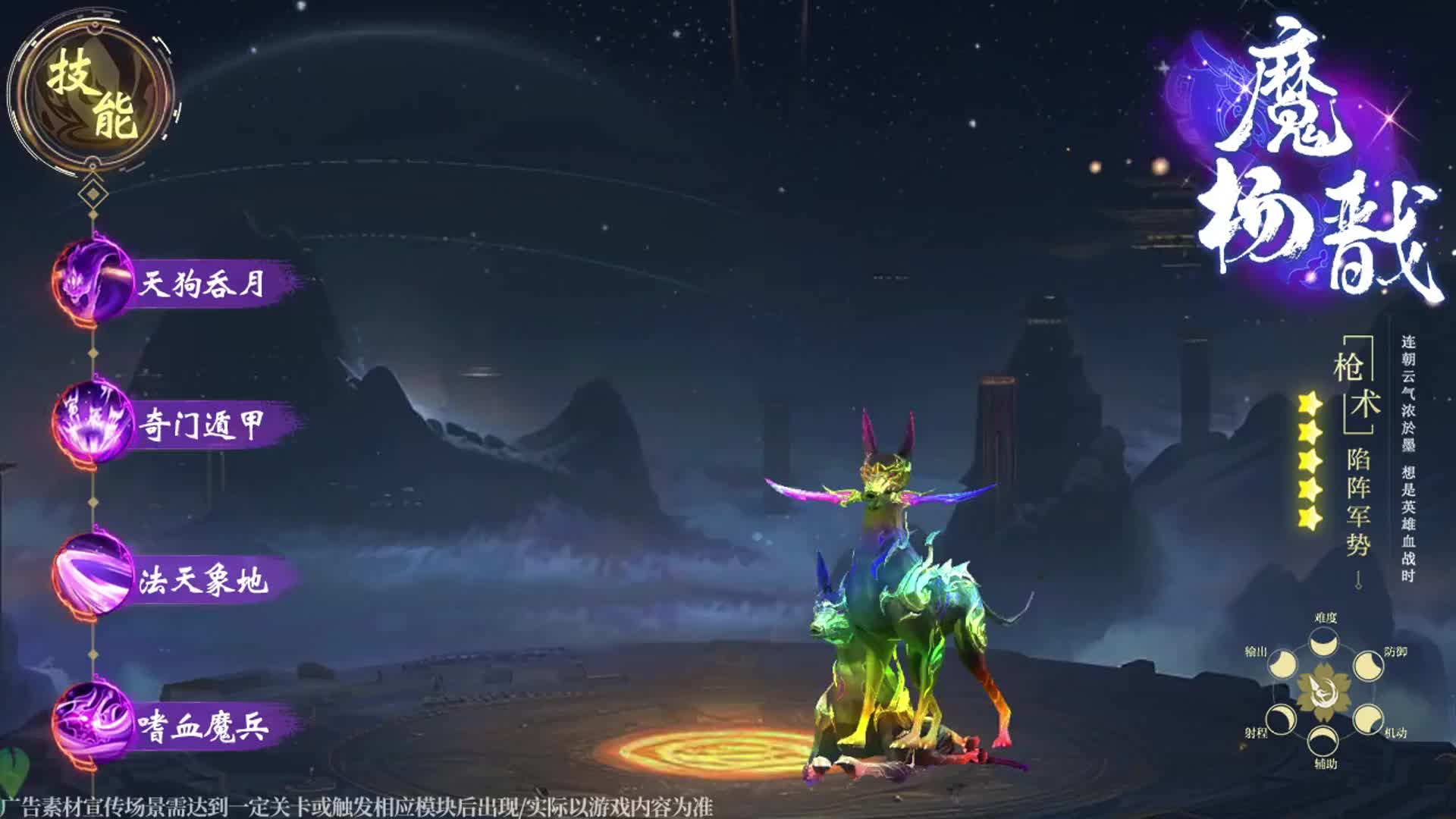Show the 法天象地 skill
Image resolution: width=1456 pixels, height=819 pixels.
(x=174, y=580)
